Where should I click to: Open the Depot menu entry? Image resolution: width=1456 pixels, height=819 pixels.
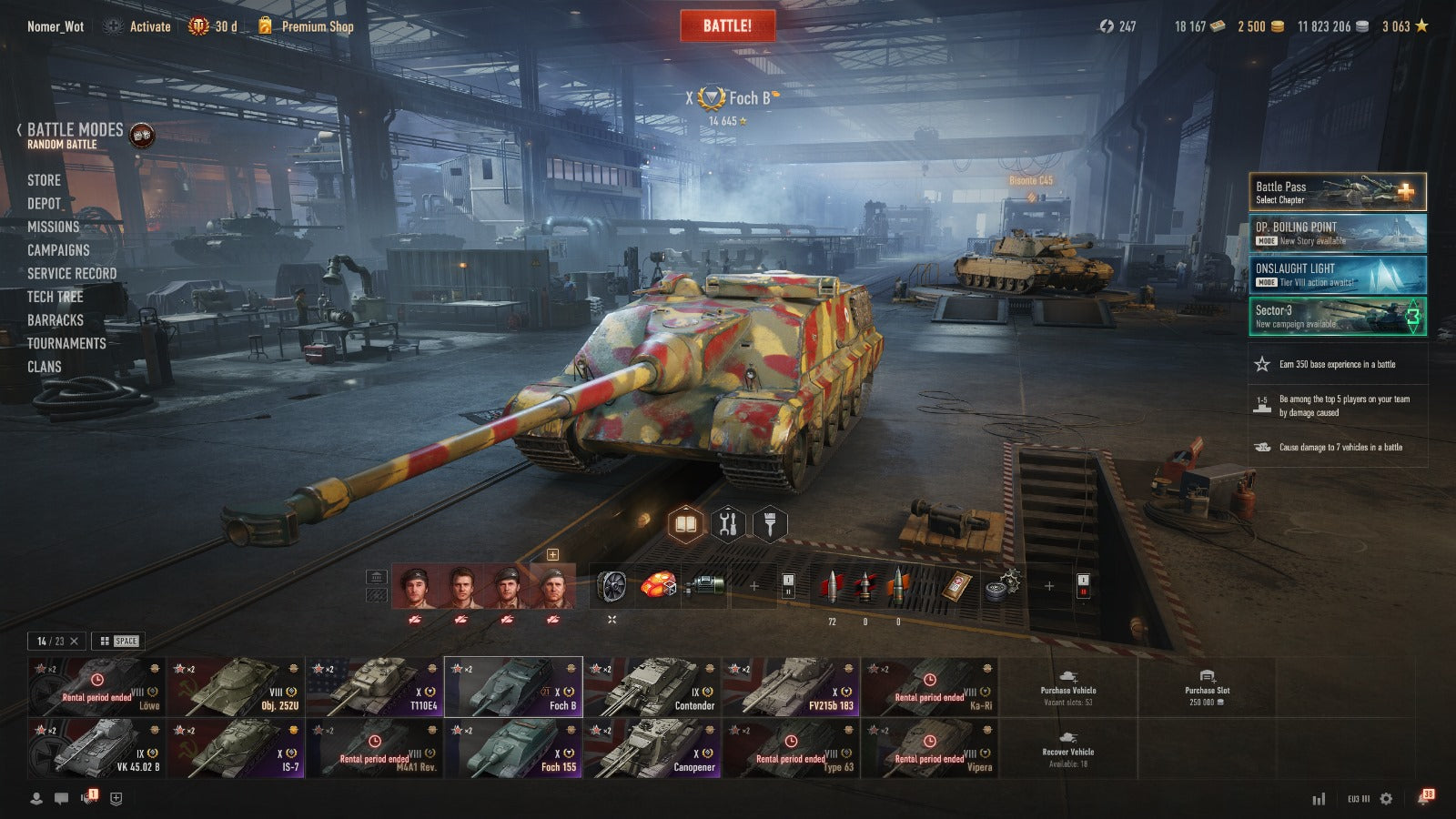pos(44,204)
